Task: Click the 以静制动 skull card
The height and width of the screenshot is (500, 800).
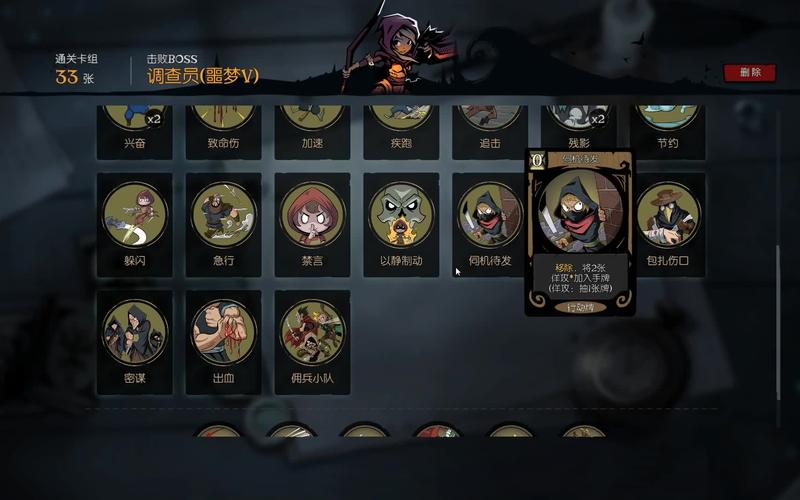Action: point(401,224)
